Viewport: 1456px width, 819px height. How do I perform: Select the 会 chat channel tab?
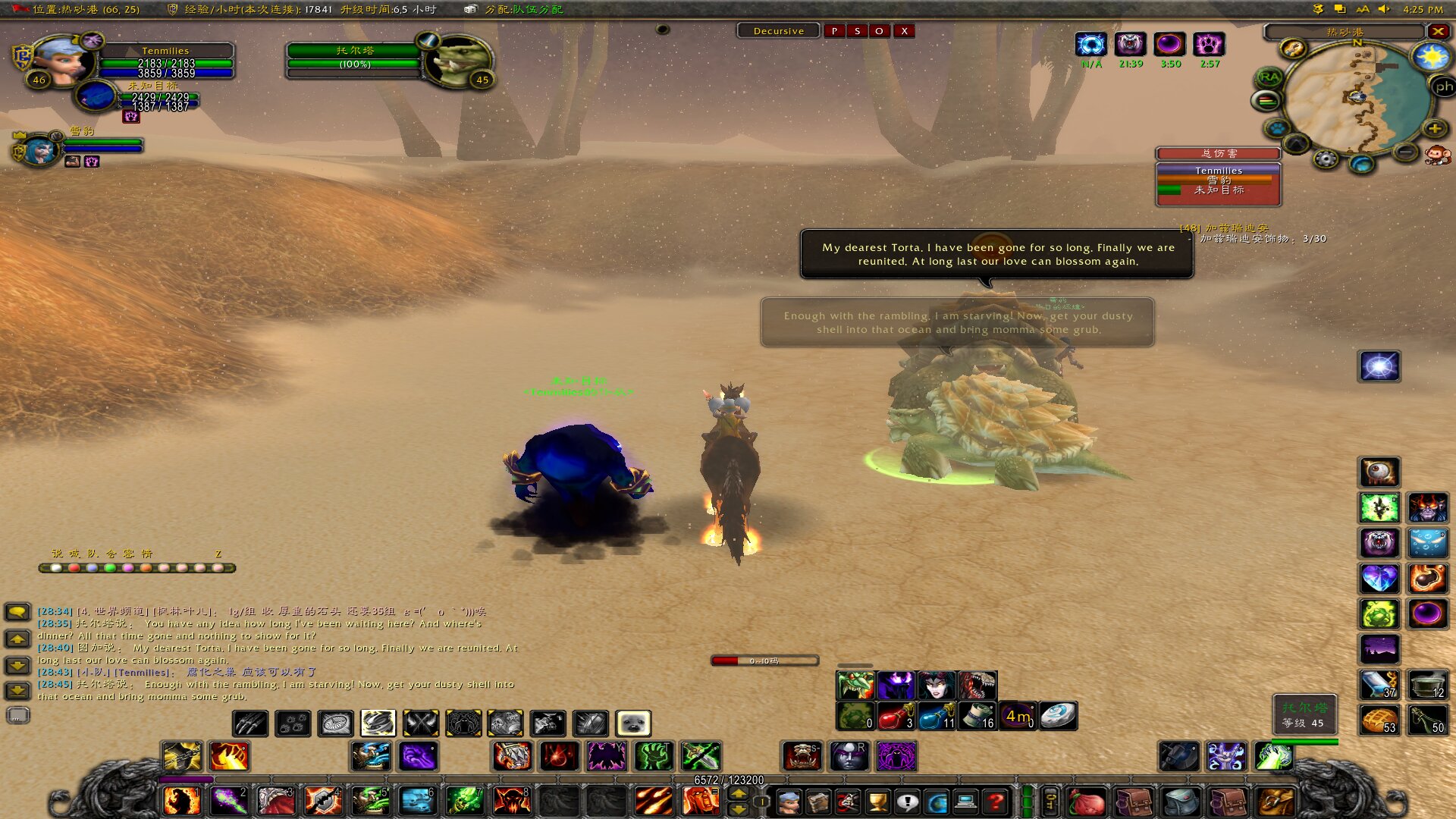[111, 554]
